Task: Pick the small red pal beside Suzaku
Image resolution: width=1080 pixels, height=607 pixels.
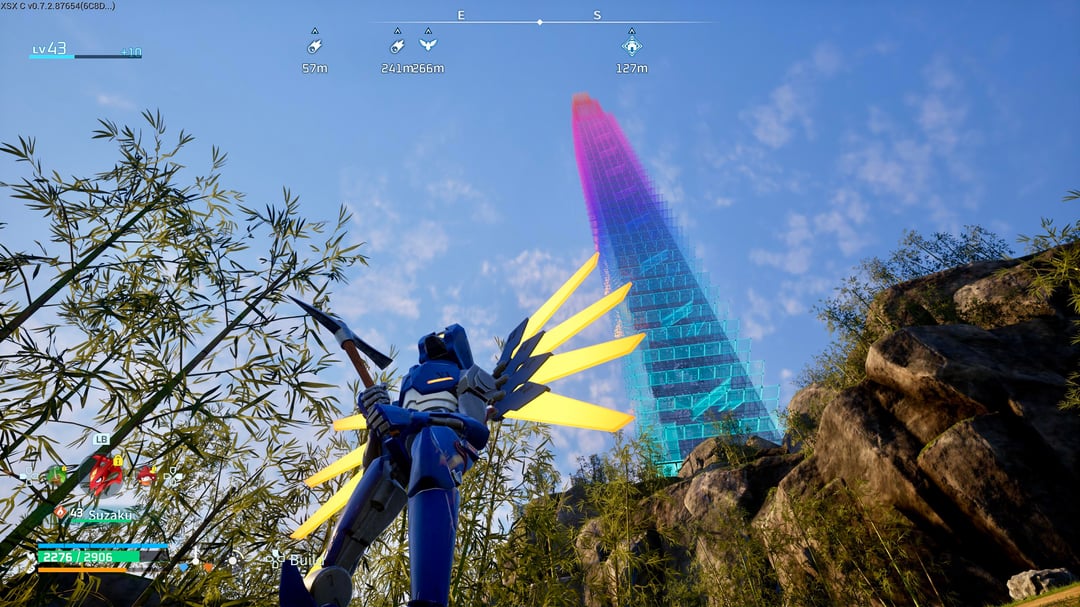Action: point(147,476)
